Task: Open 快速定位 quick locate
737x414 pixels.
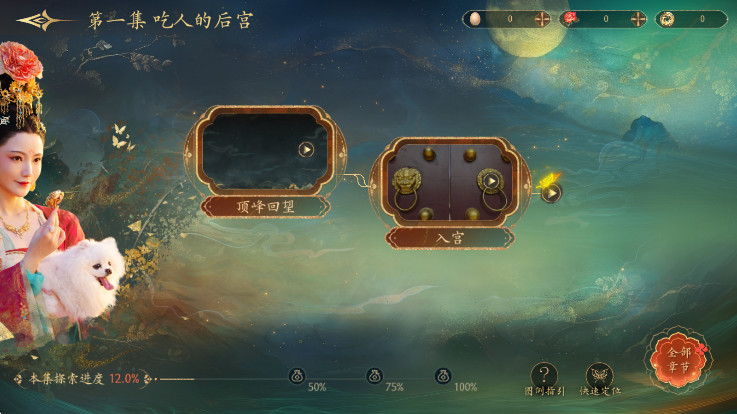Action: click(599, 377)
